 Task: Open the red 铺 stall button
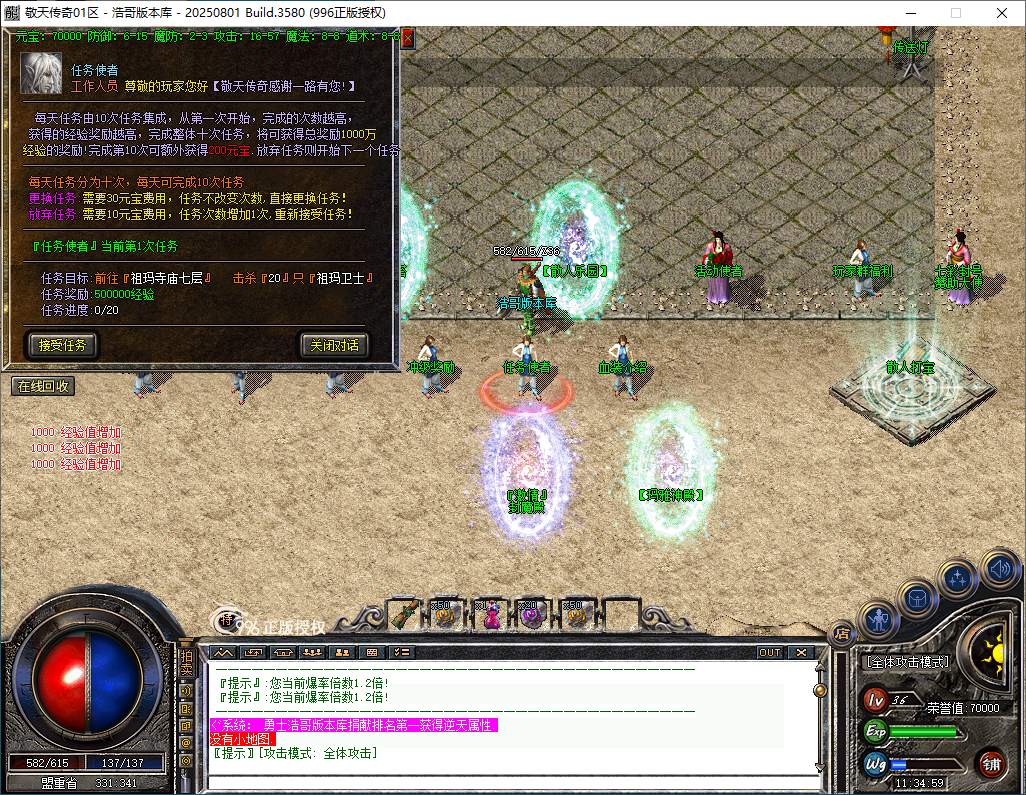click(992, 764)
